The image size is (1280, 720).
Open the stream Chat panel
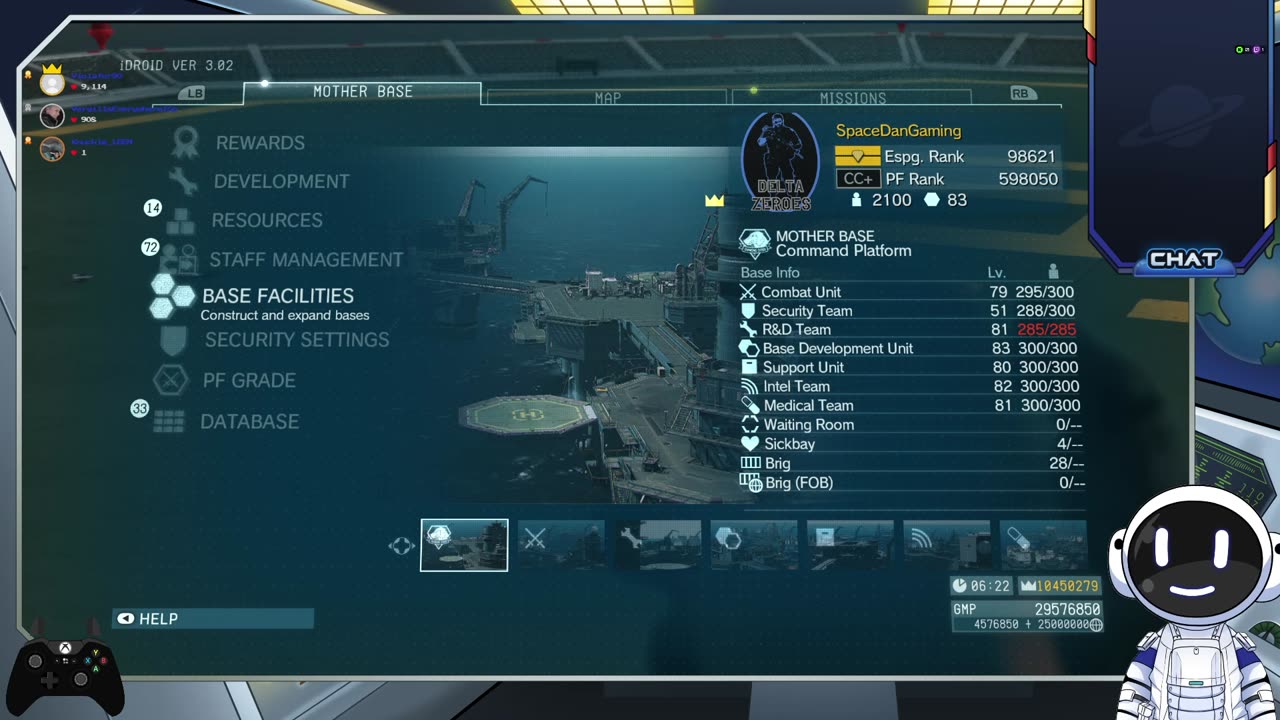[x=1184, y=260]
